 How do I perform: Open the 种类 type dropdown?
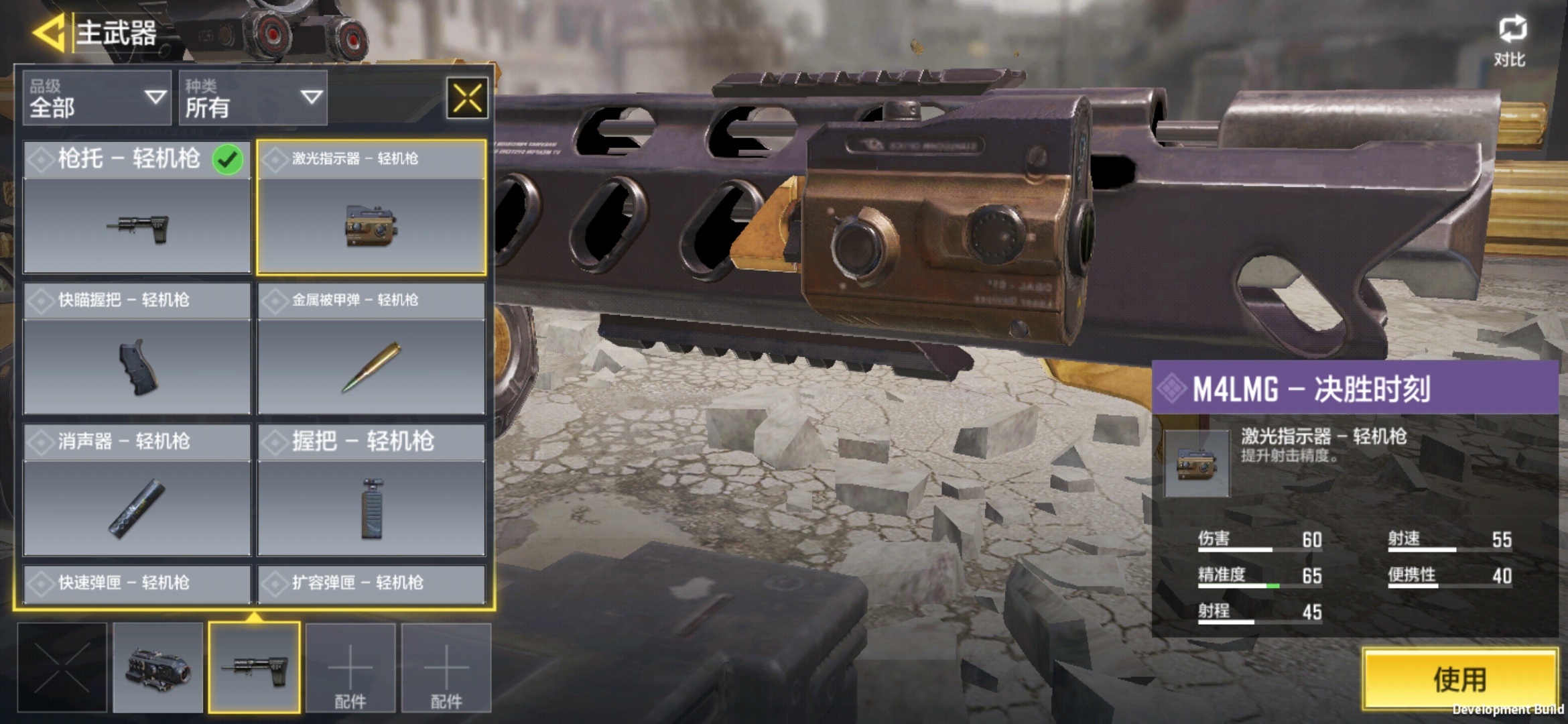click(253, 99)
